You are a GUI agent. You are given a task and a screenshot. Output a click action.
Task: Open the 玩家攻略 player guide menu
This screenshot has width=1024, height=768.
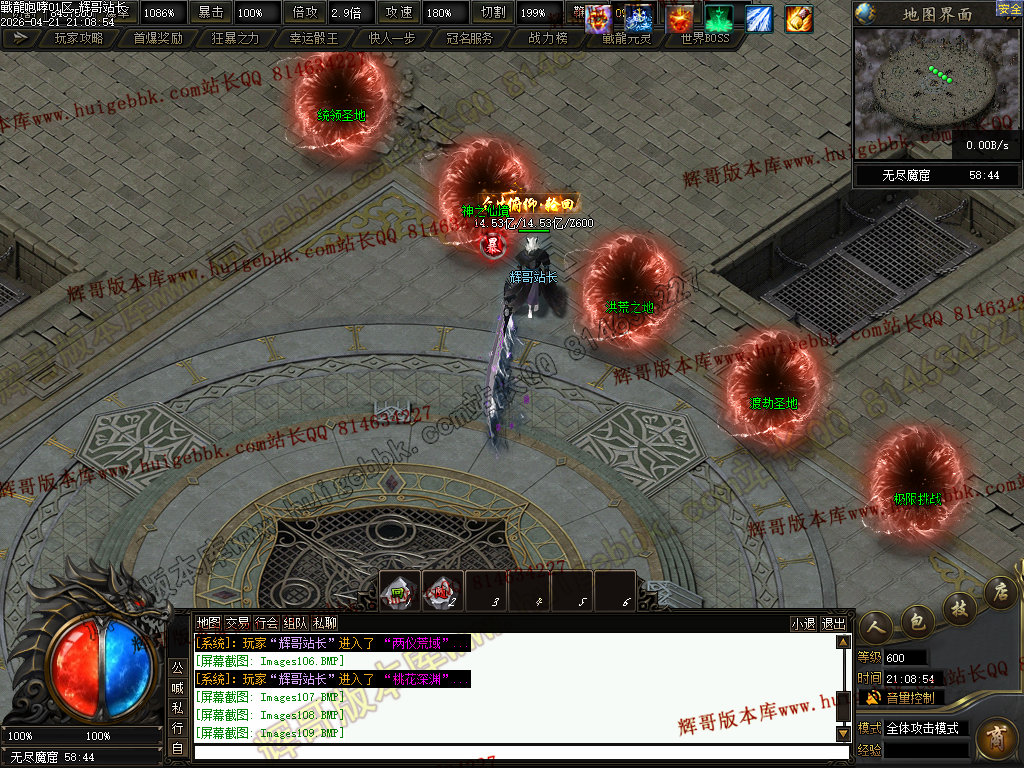click(x=78, y=38)
